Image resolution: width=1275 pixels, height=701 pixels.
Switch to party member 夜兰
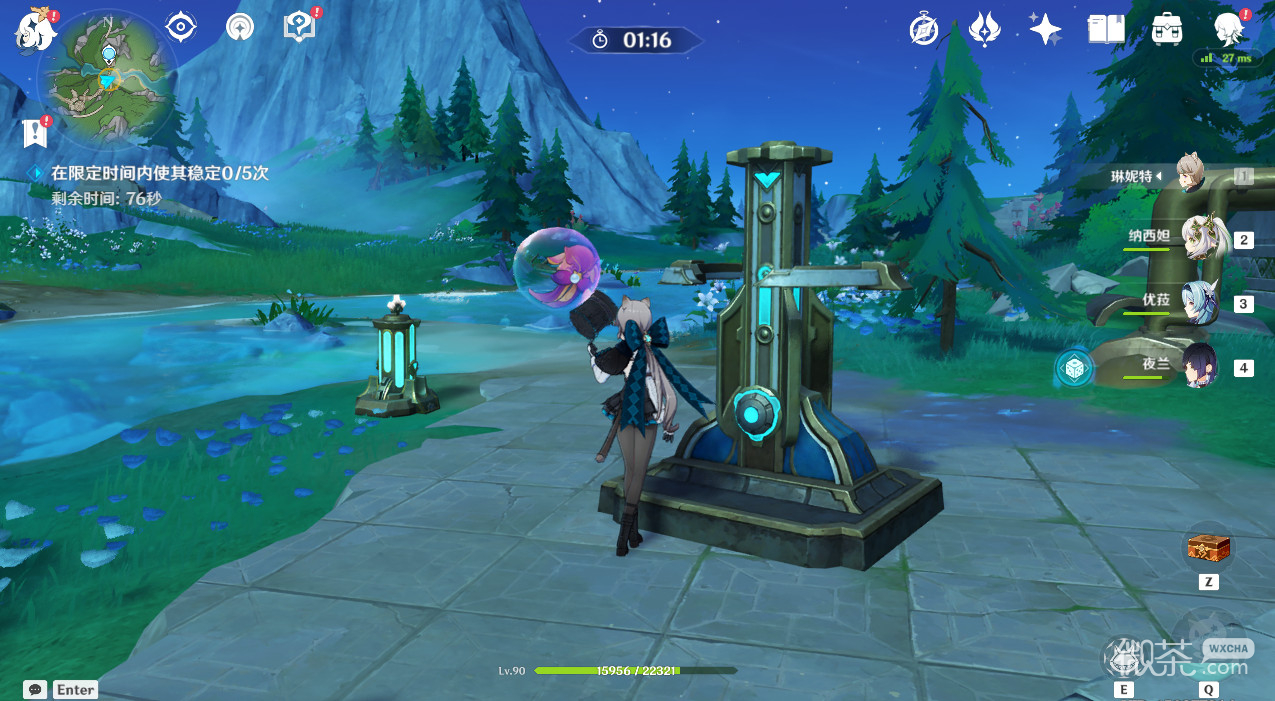click(x=1199, y=367)
